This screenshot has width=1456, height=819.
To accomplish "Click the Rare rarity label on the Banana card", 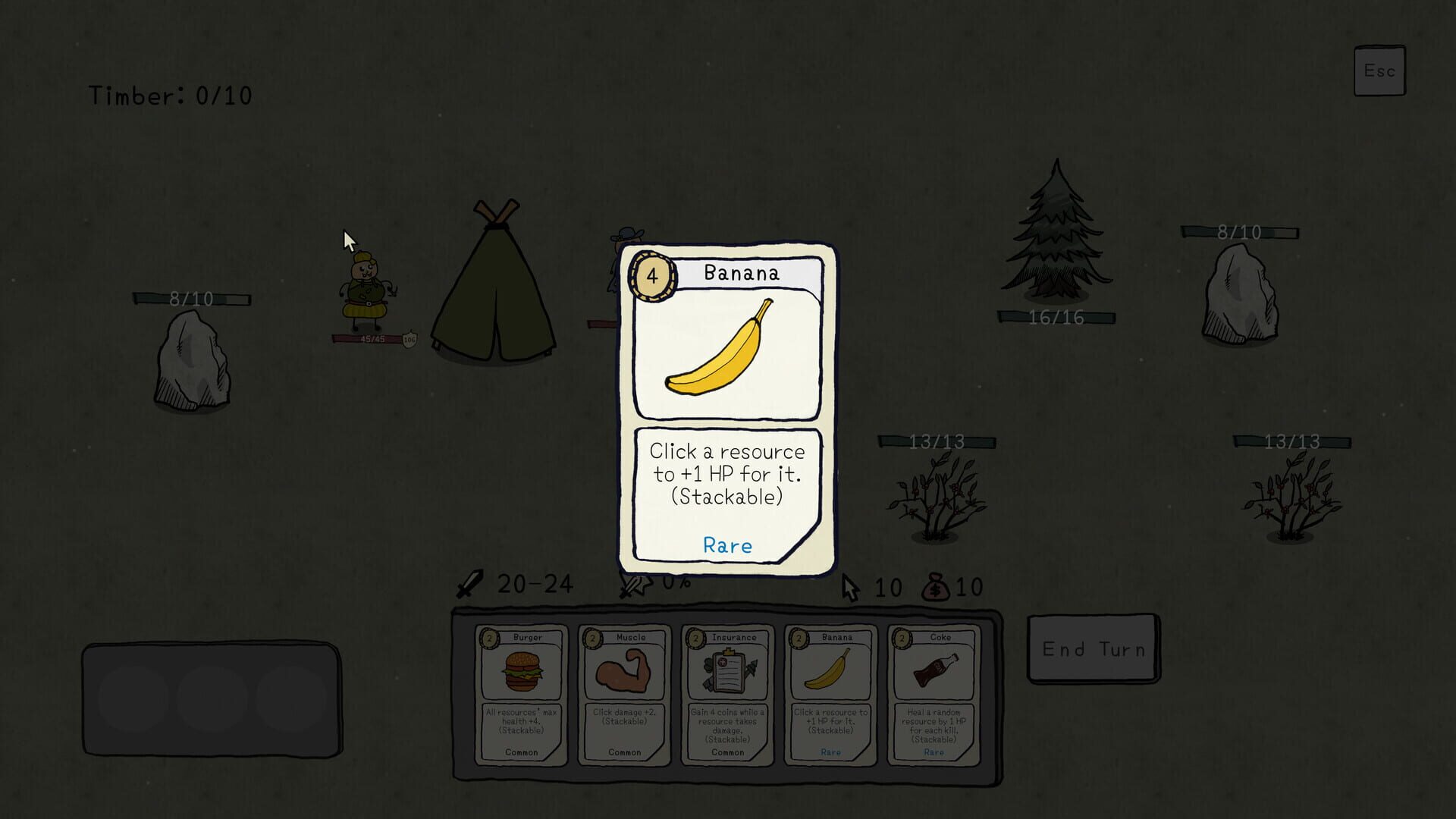I will pyautogui.click(x=727, y=545).
